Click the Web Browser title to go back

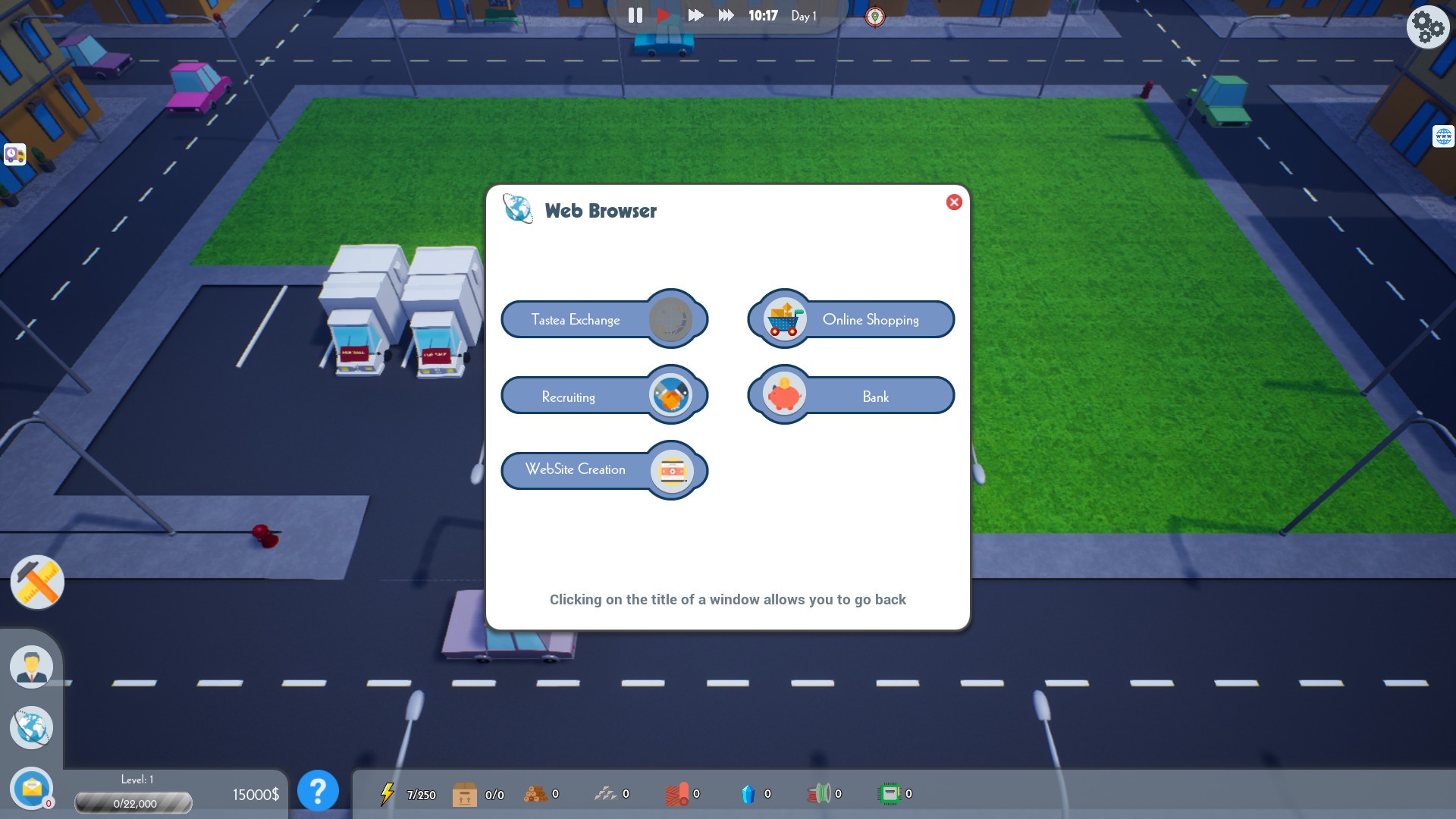pyautogui.click(x=601, y=211)
